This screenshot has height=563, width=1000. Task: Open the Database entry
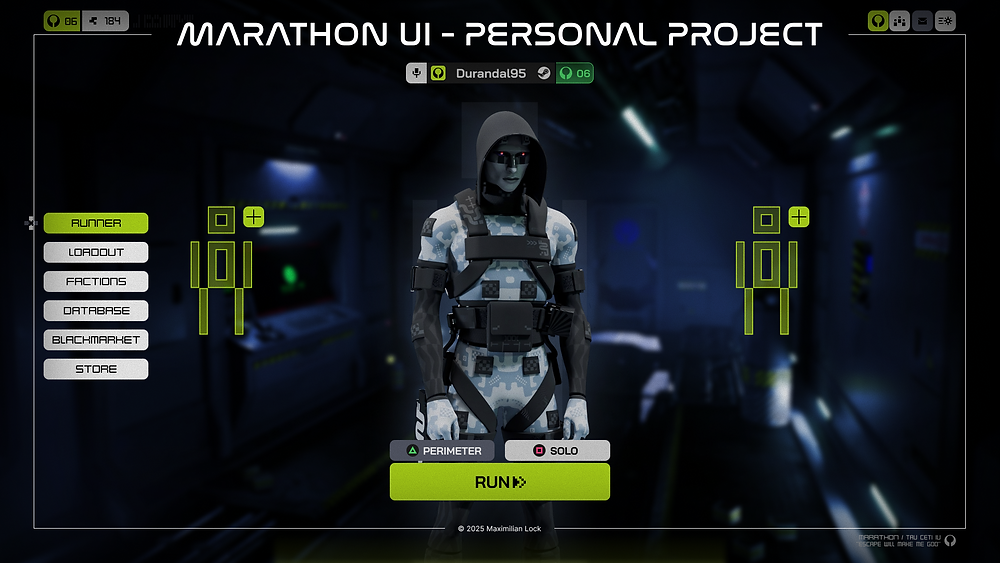coord(96,311)
